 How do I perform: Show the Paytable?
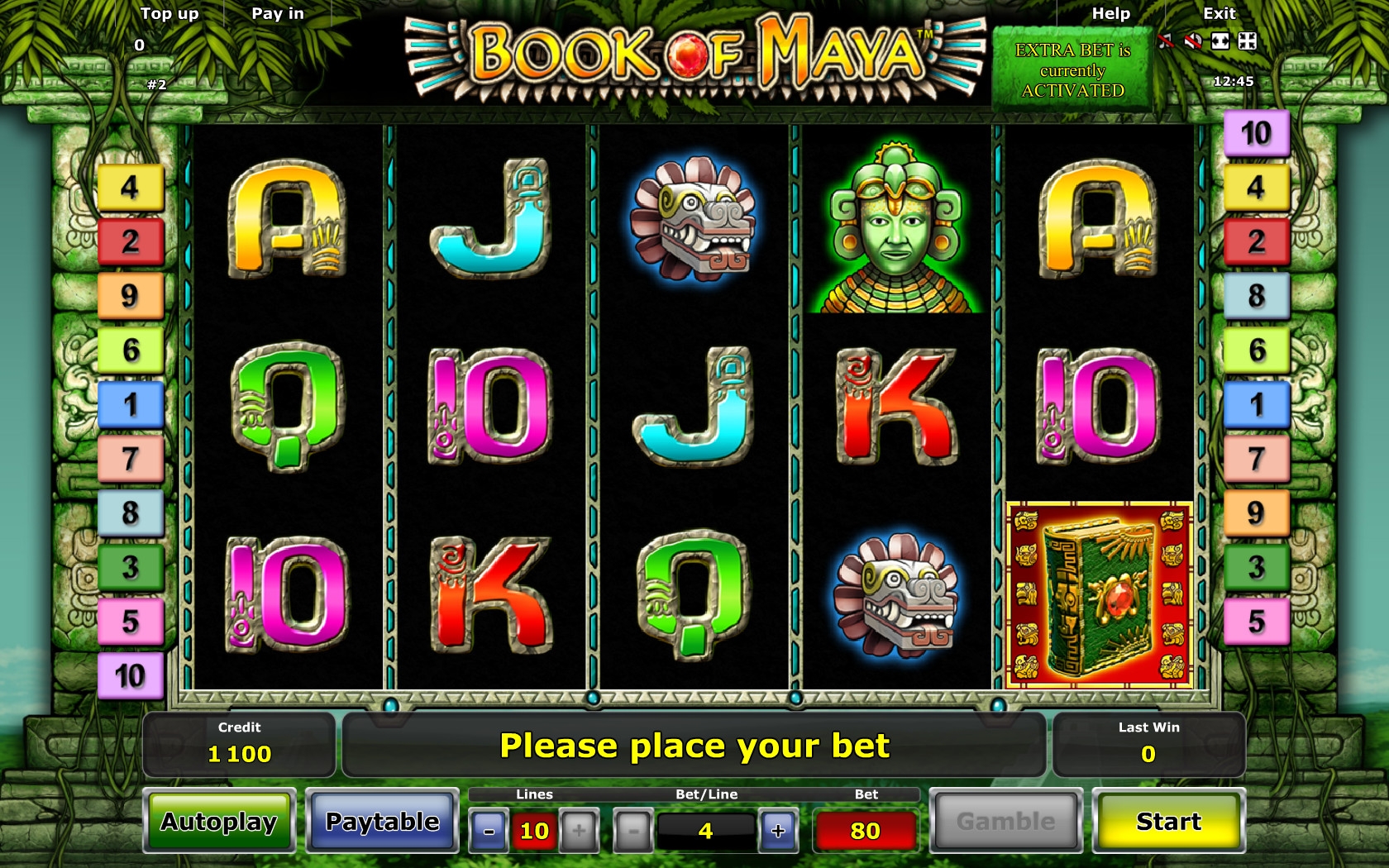[x=382, y=821]
